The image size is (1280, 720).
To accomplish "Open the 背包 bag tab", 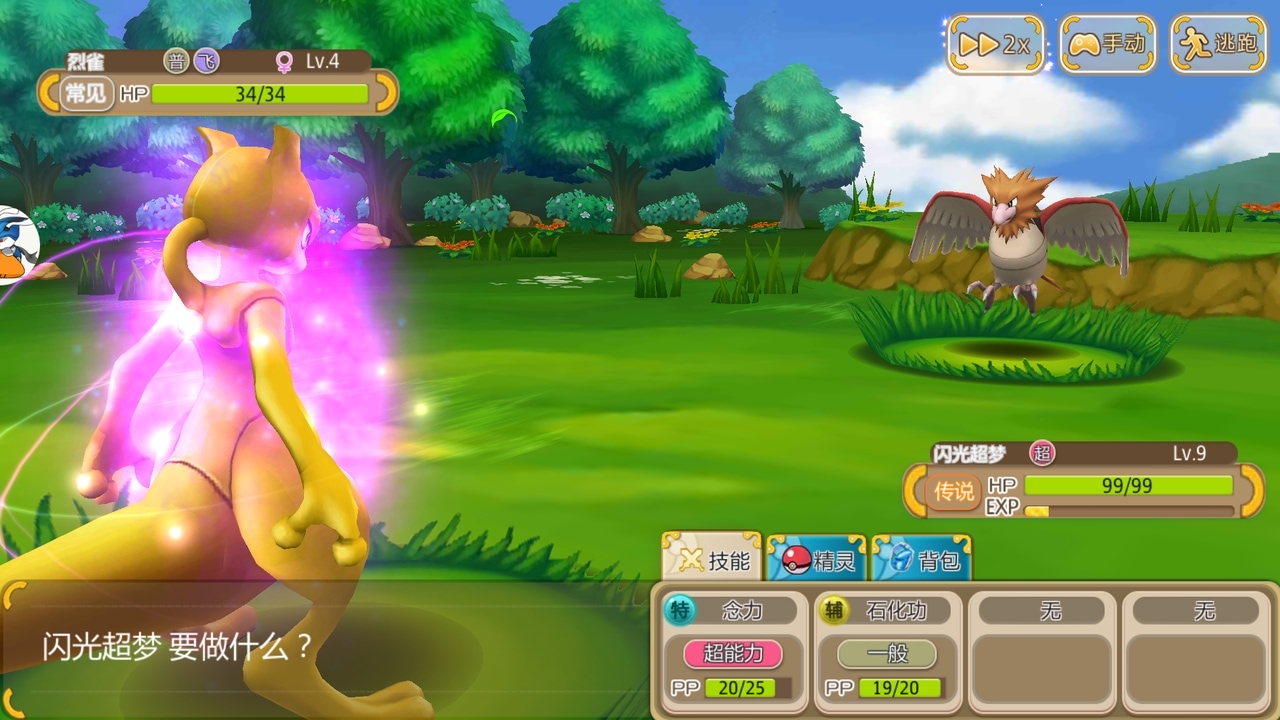I will (x=921, y=559).
